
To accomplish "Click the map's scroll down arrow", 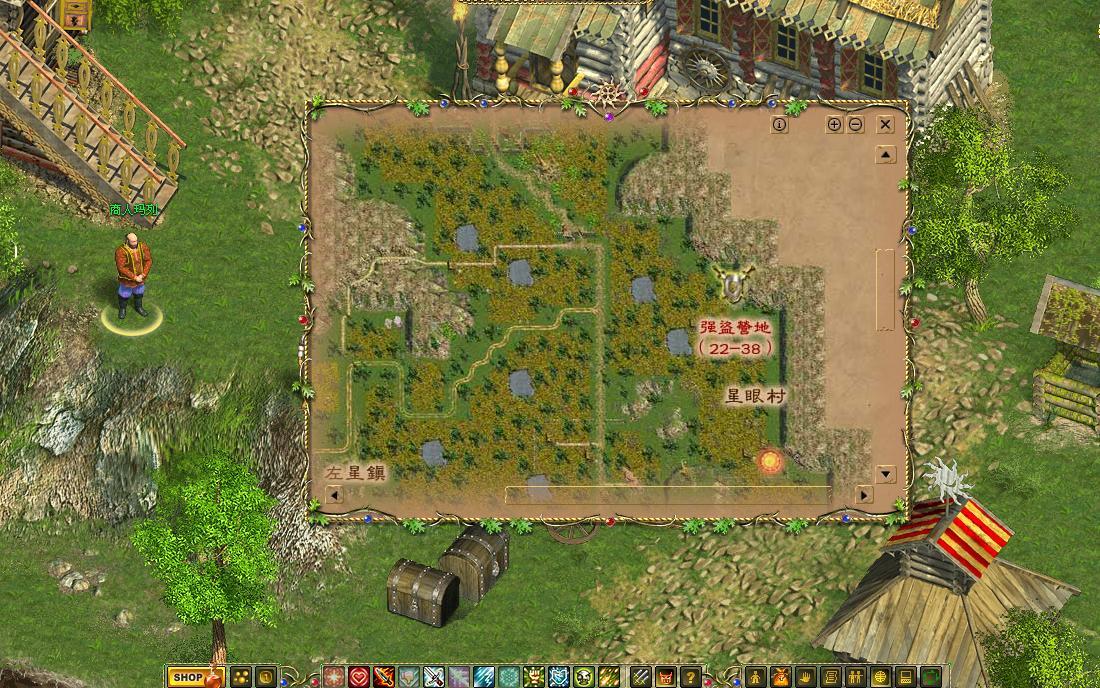I will point(885,473).
